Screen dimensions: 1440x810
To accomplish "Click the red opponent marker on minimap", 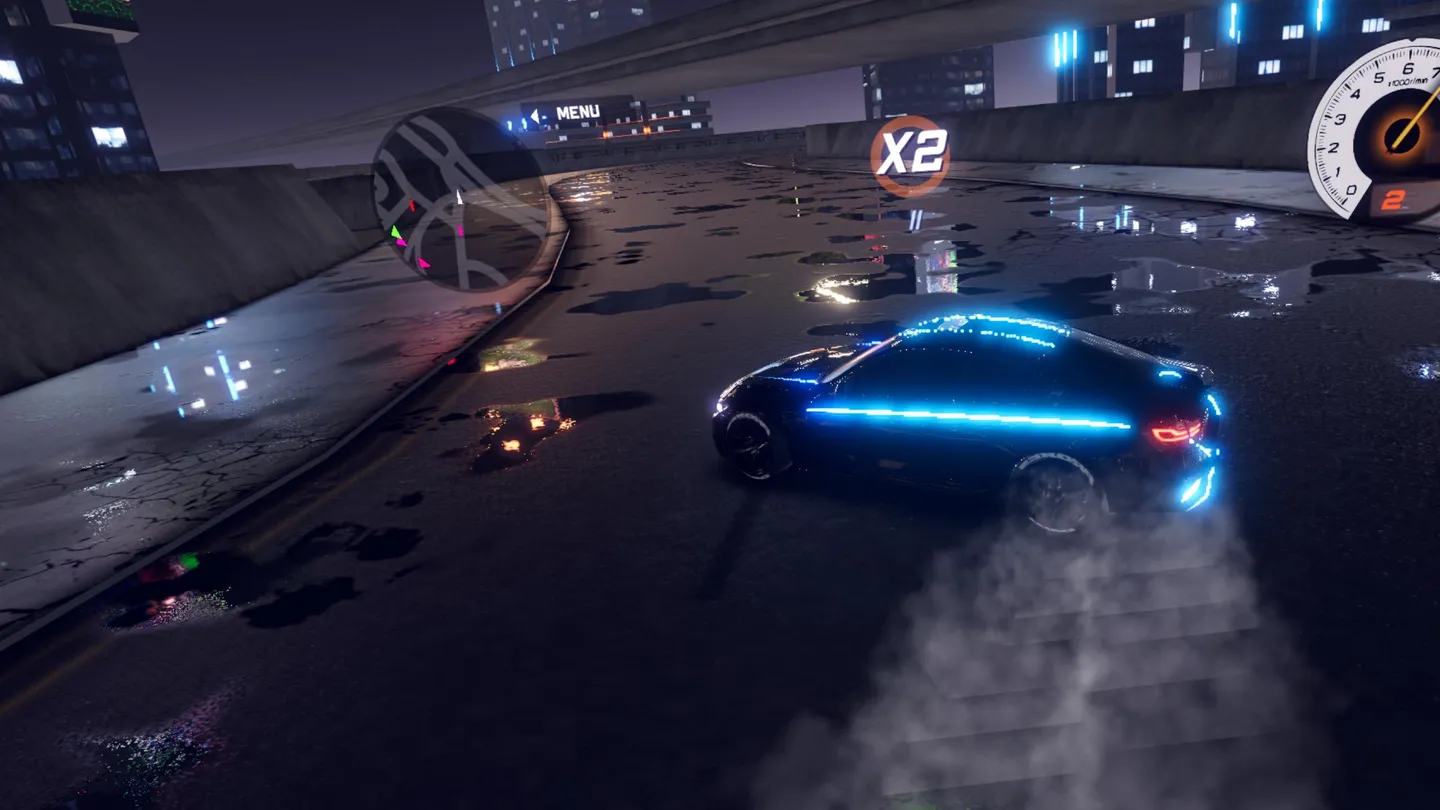I will (x=412, y=205).
